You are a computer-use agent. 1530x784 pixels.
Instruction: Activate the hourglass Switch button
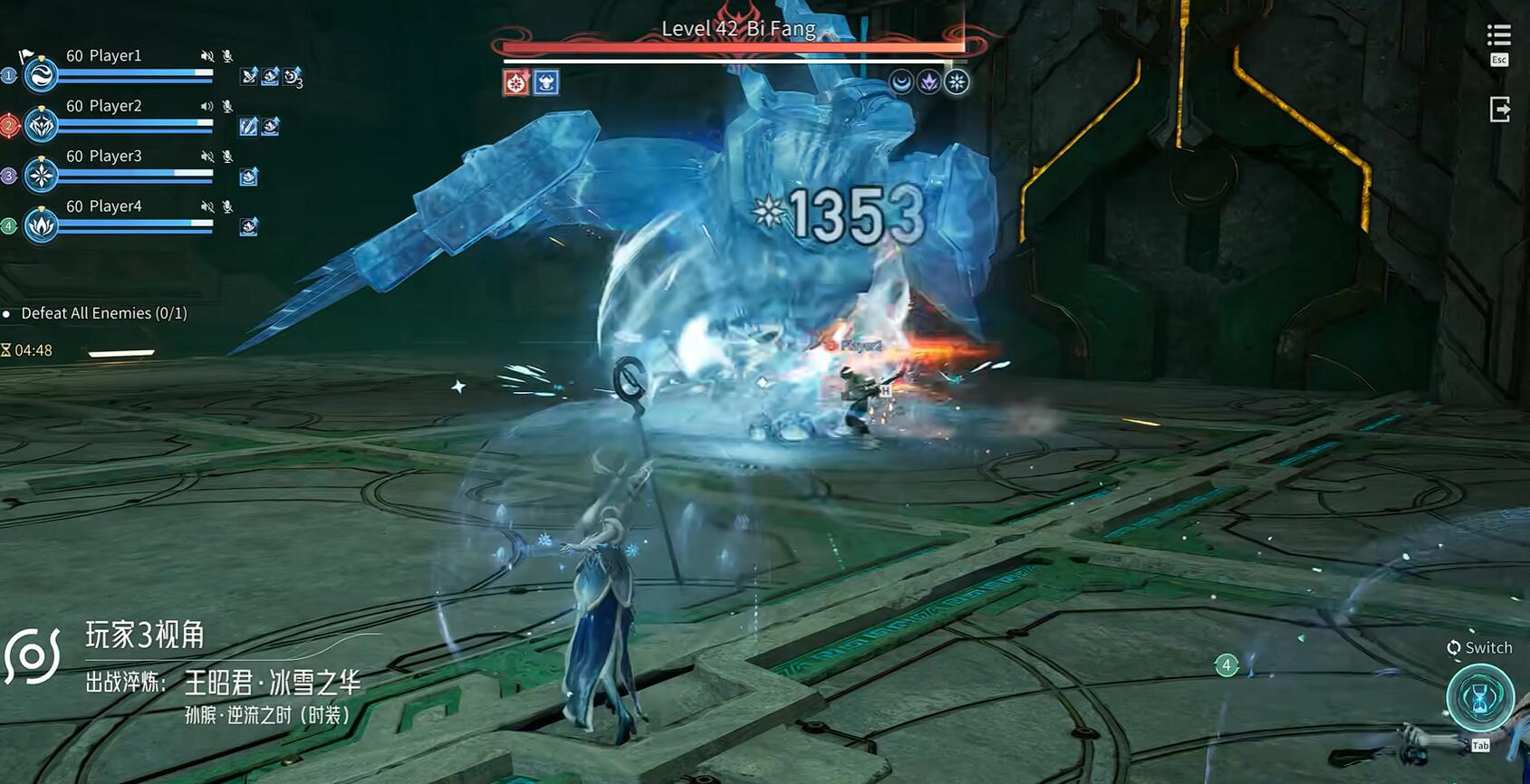[x=1479, y=697]
